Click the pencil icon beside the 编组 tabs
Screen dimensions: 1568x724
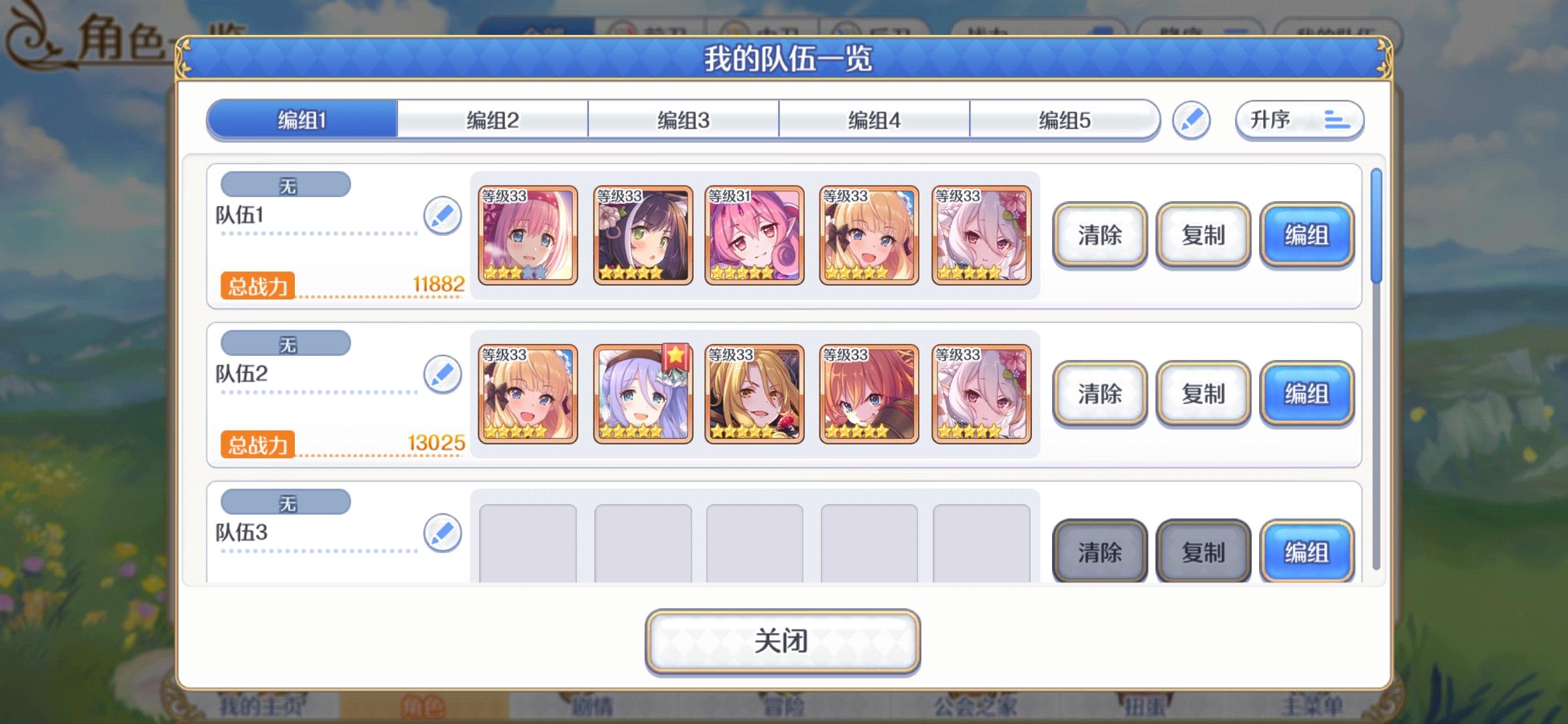[1192, 120]
